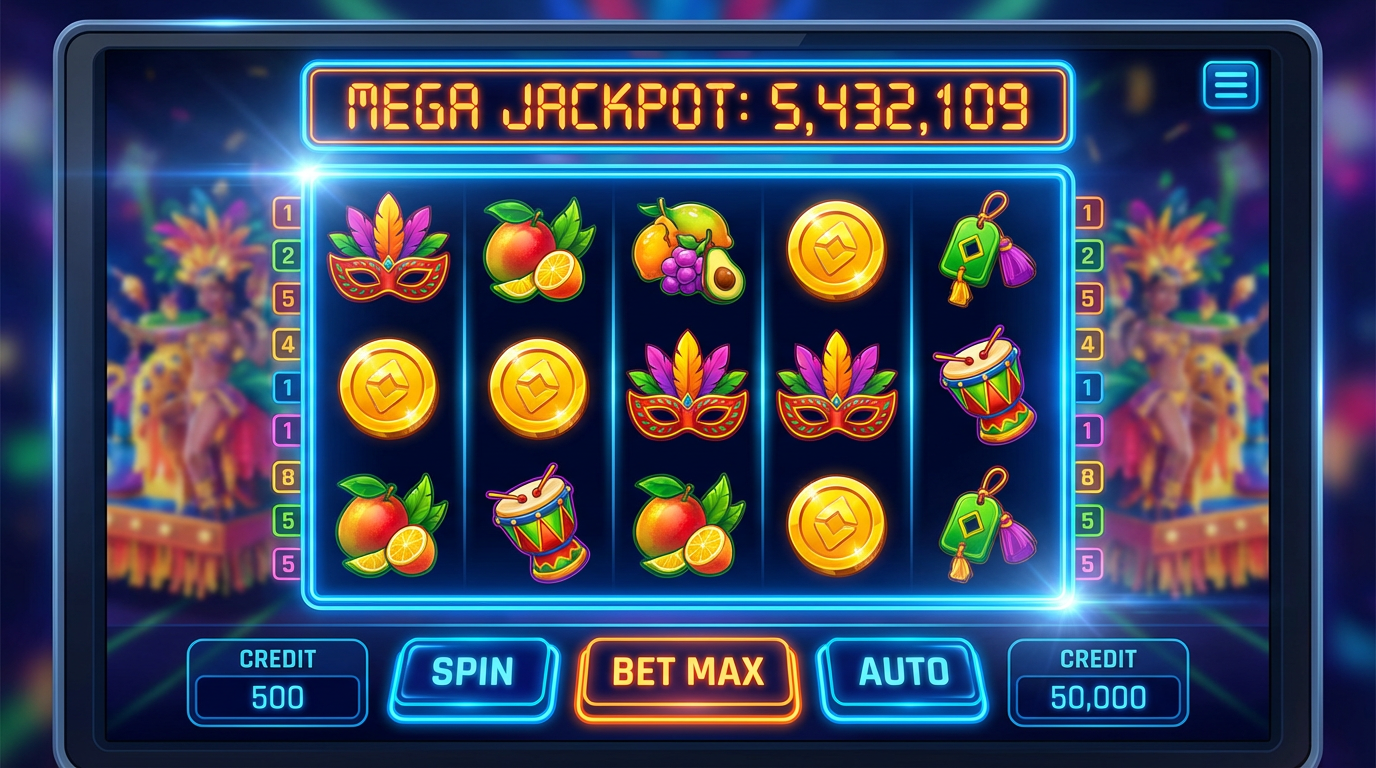Viewport: 1376px width, 768px height.
Task: Toggle payline 1 on the left side
Action: tap(284, 211)
